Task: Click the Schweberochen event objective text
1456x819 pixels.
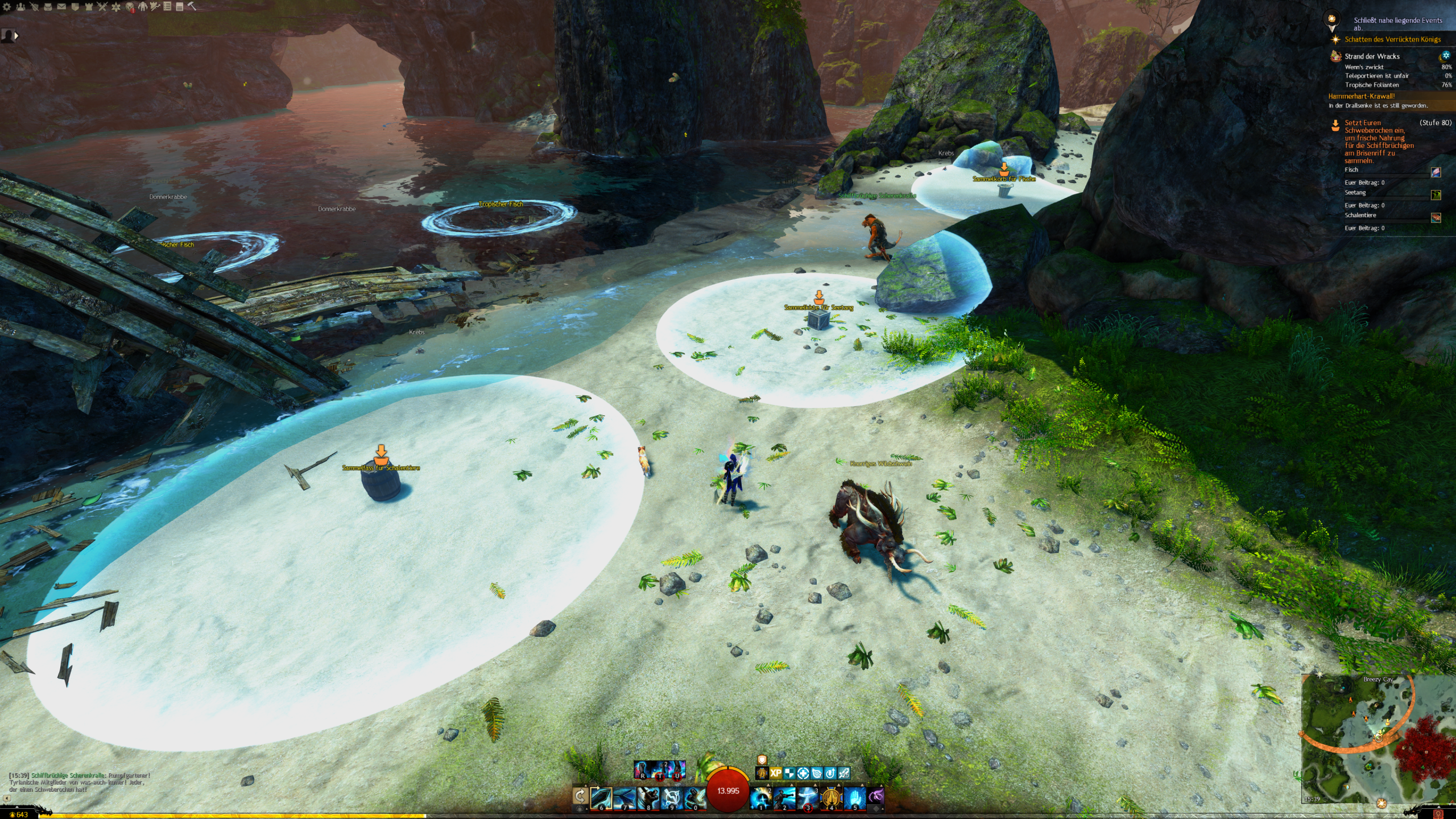Action: click(x=1379, y=142)
